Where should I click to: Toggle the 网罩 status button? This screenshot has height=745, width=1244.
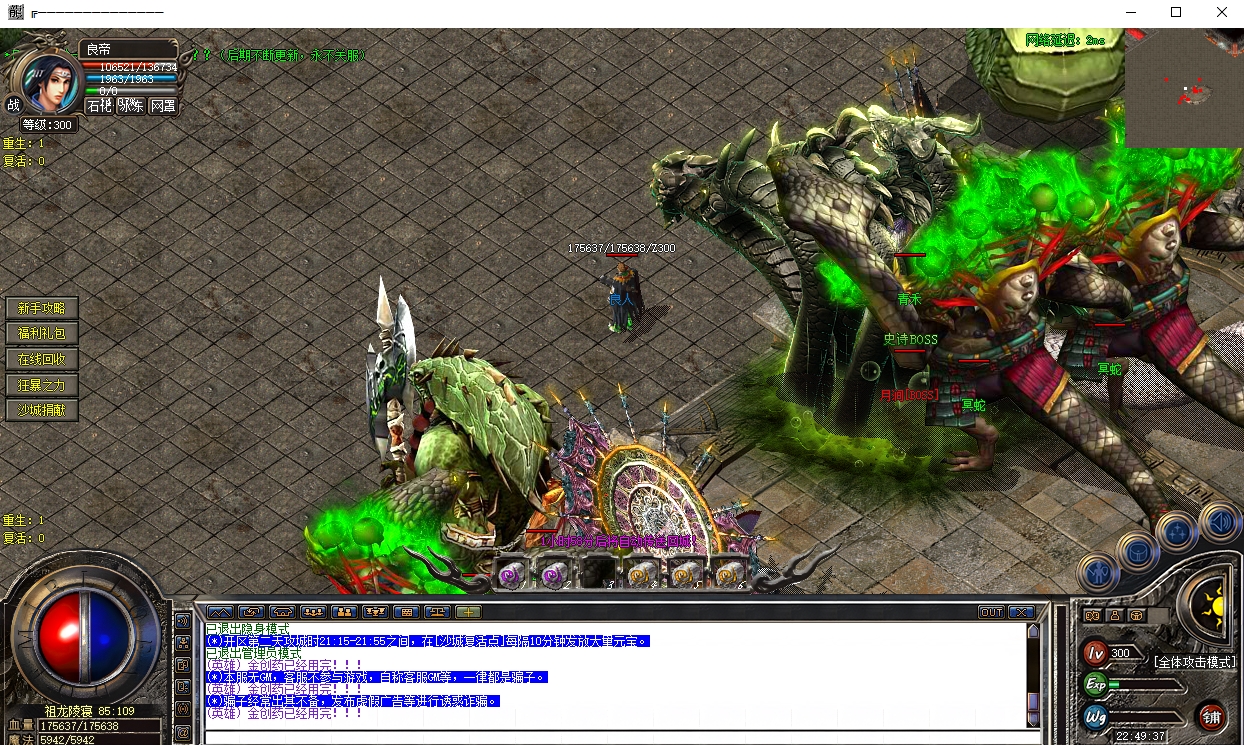(x=163, y=105)
